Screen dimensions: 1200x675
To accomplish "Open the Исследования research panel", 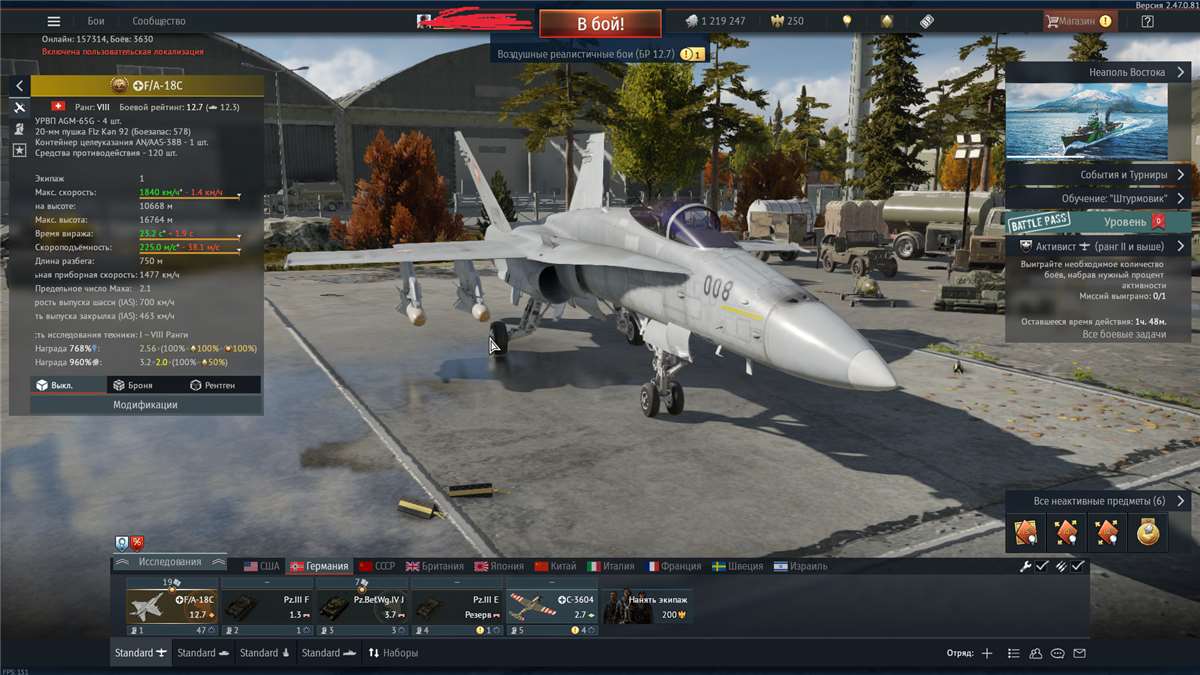I will (x=168, y=562).
